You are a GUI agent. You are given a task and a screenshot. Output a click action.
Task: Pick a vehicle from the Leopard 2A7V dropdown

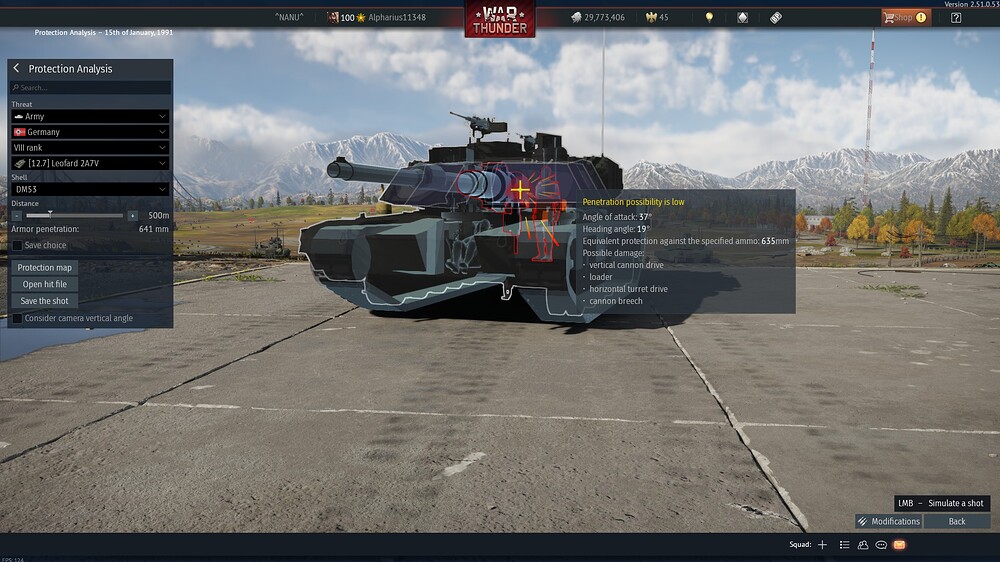click(90, 163)
